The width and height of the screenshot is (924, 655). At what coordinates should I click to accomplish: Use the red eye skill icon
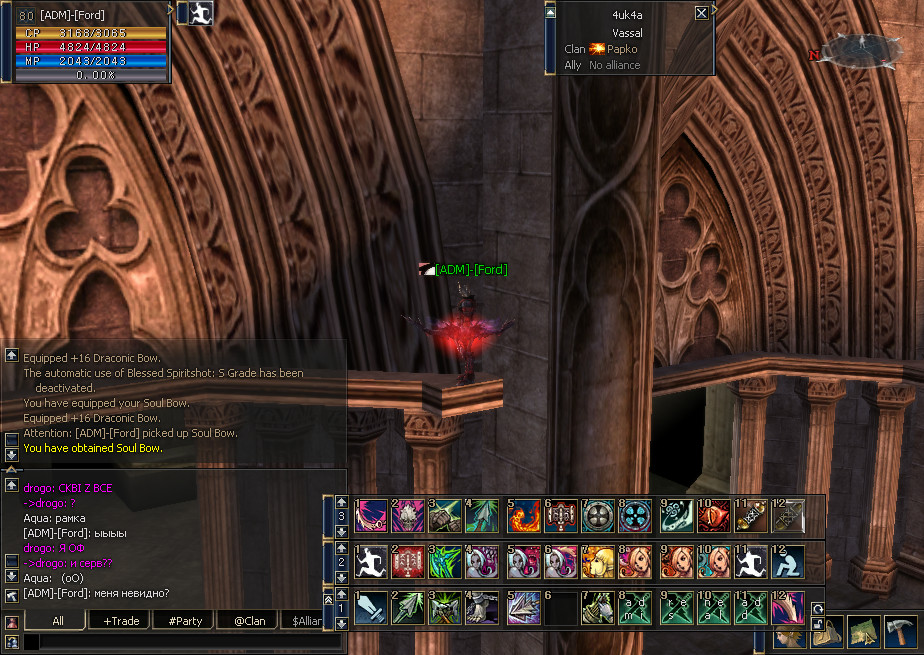(x=714, y=516)
